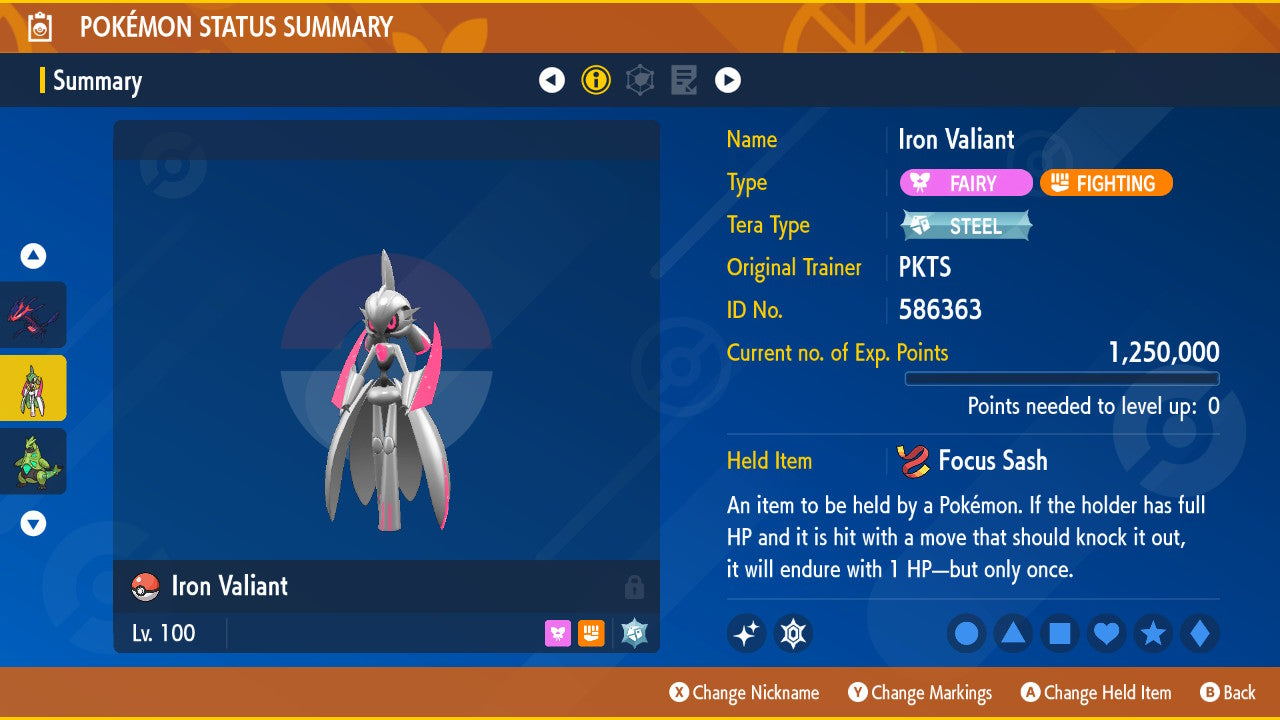Click the Tera gem badge icon
Screen dimensions: 1280x720
(x=793, y=633)
